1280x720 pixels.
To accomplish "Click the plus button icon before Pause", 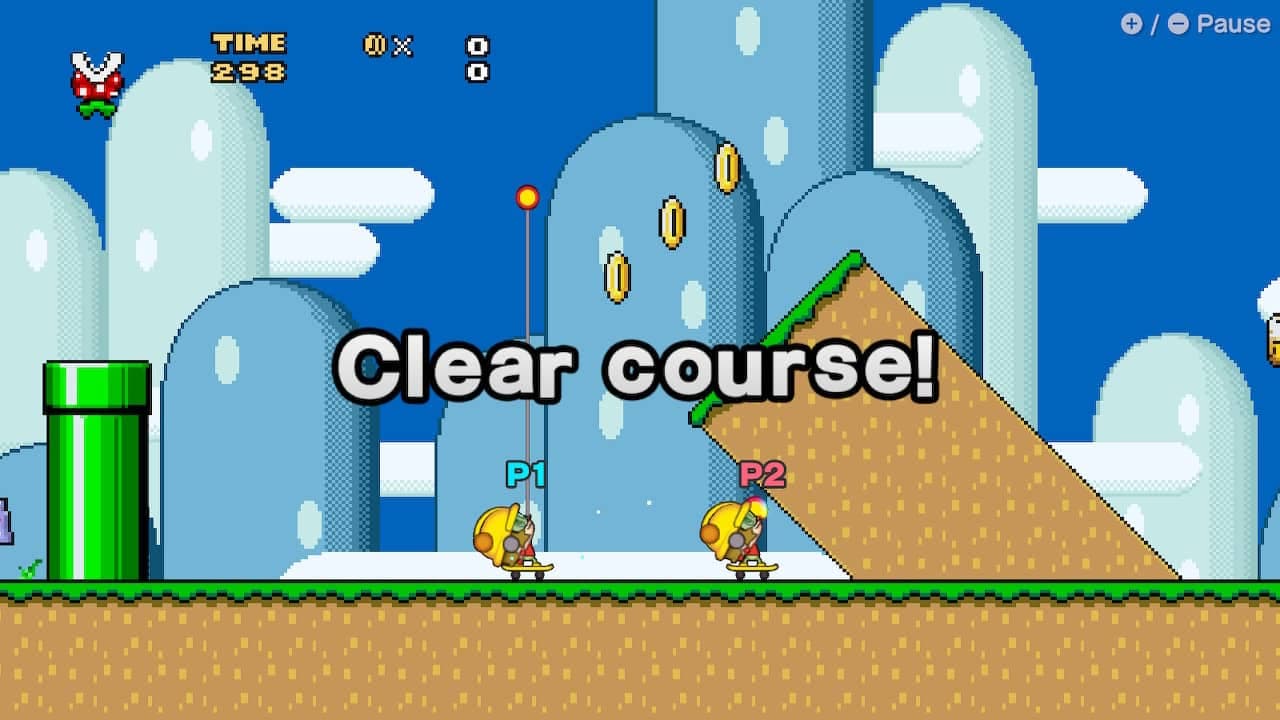I will (1131, 25).
